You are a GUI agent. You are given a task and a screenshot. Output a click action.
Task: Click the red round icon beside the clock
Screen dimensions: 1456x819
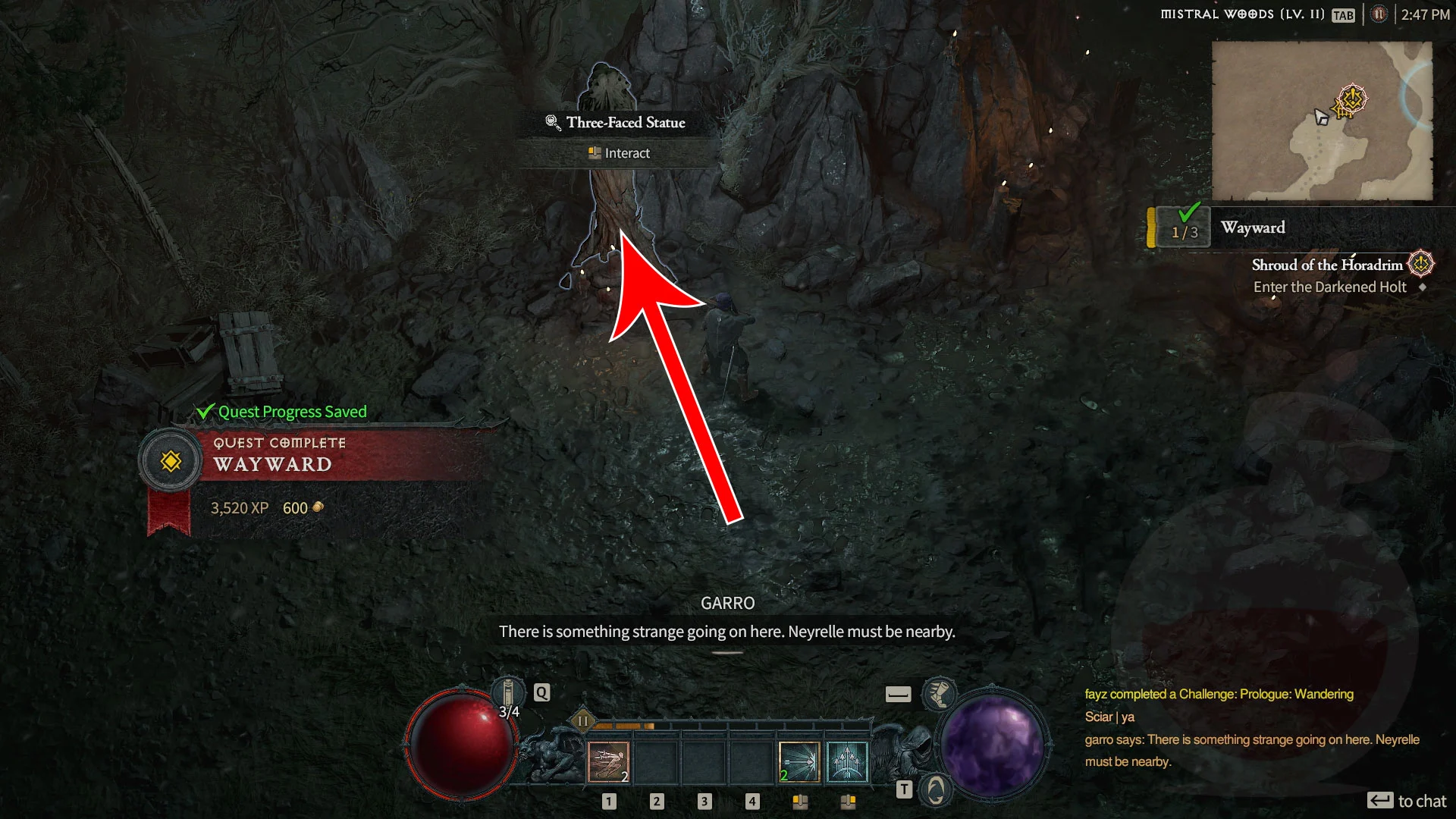coord(1379,14)
